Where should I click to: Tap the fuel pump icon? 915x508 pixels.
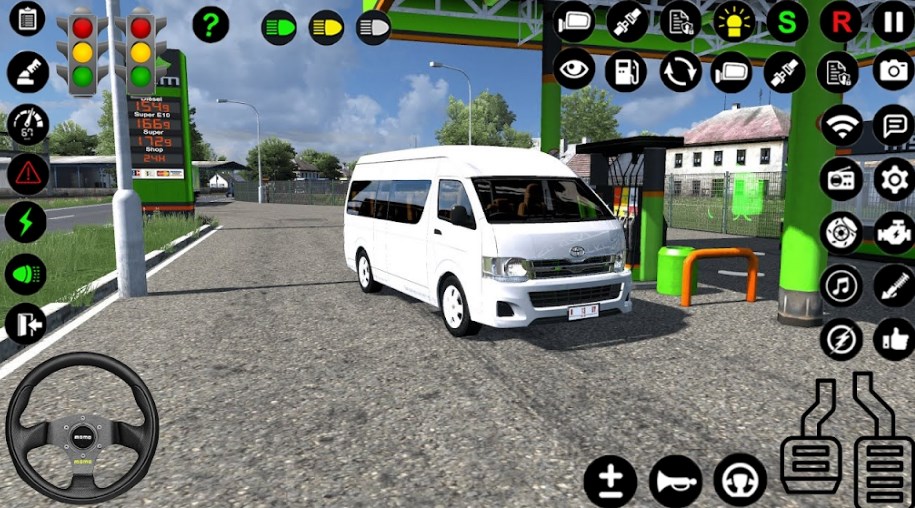(626, 71)
